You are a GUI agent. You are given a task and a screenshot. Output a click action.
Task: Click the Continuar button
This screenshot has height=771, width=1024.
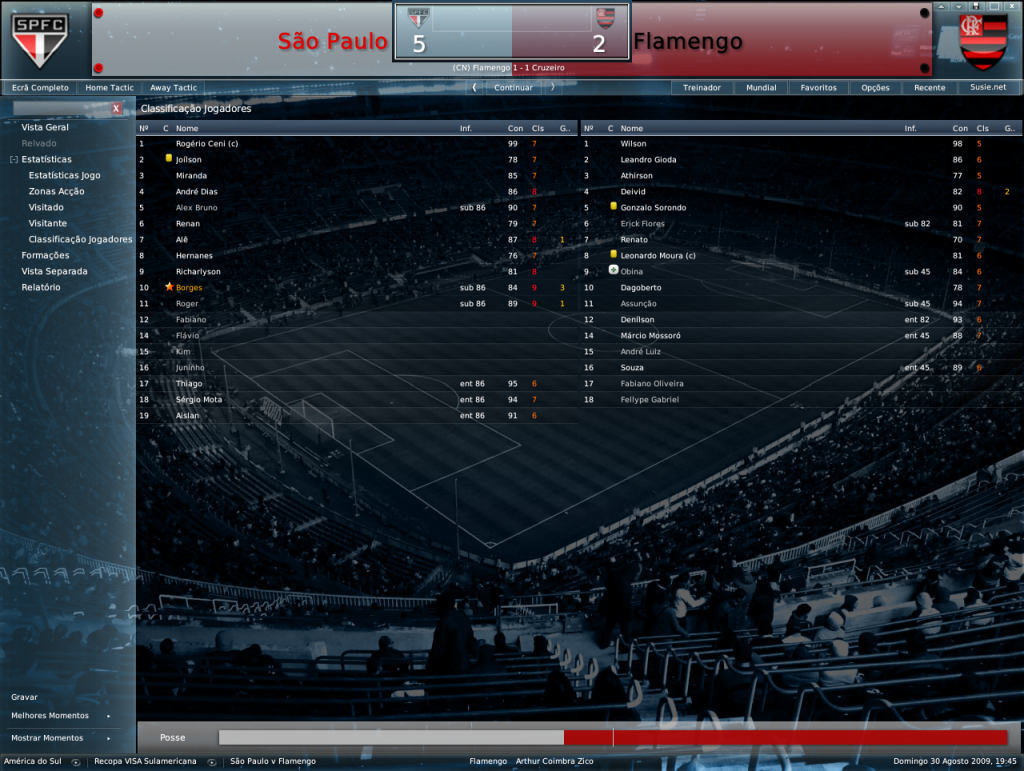(x=513, y=87)
